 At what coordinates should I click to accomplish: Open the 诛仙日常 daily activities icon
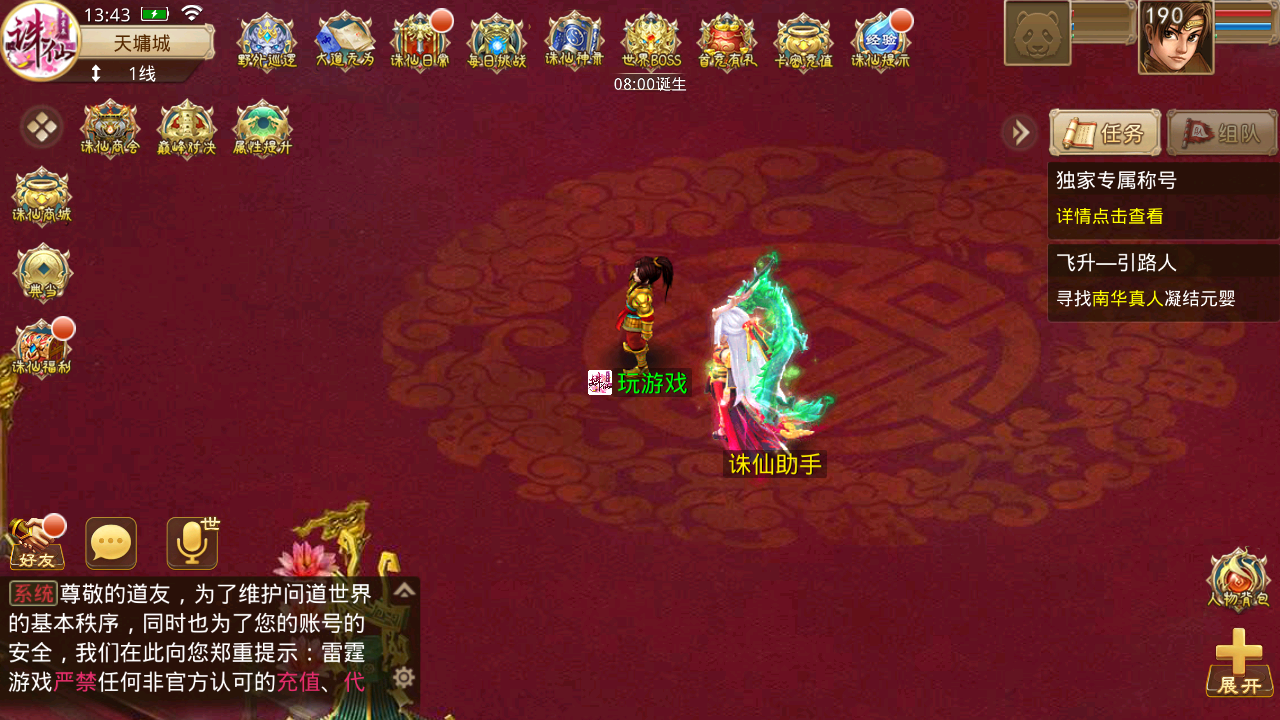point(420,41)
